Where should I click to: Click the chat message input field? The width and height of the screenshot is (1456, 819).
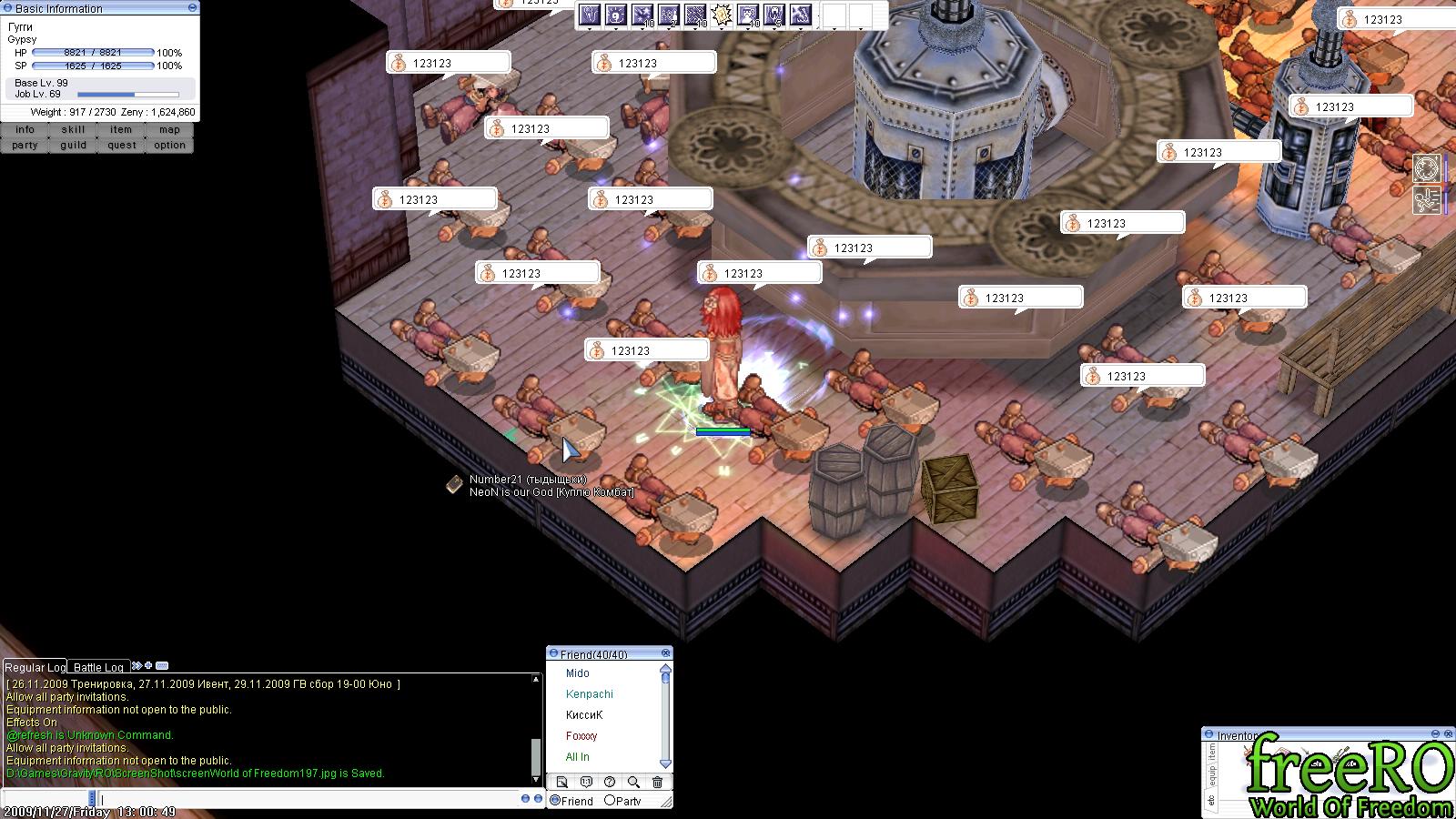click(x=309, y=799)
